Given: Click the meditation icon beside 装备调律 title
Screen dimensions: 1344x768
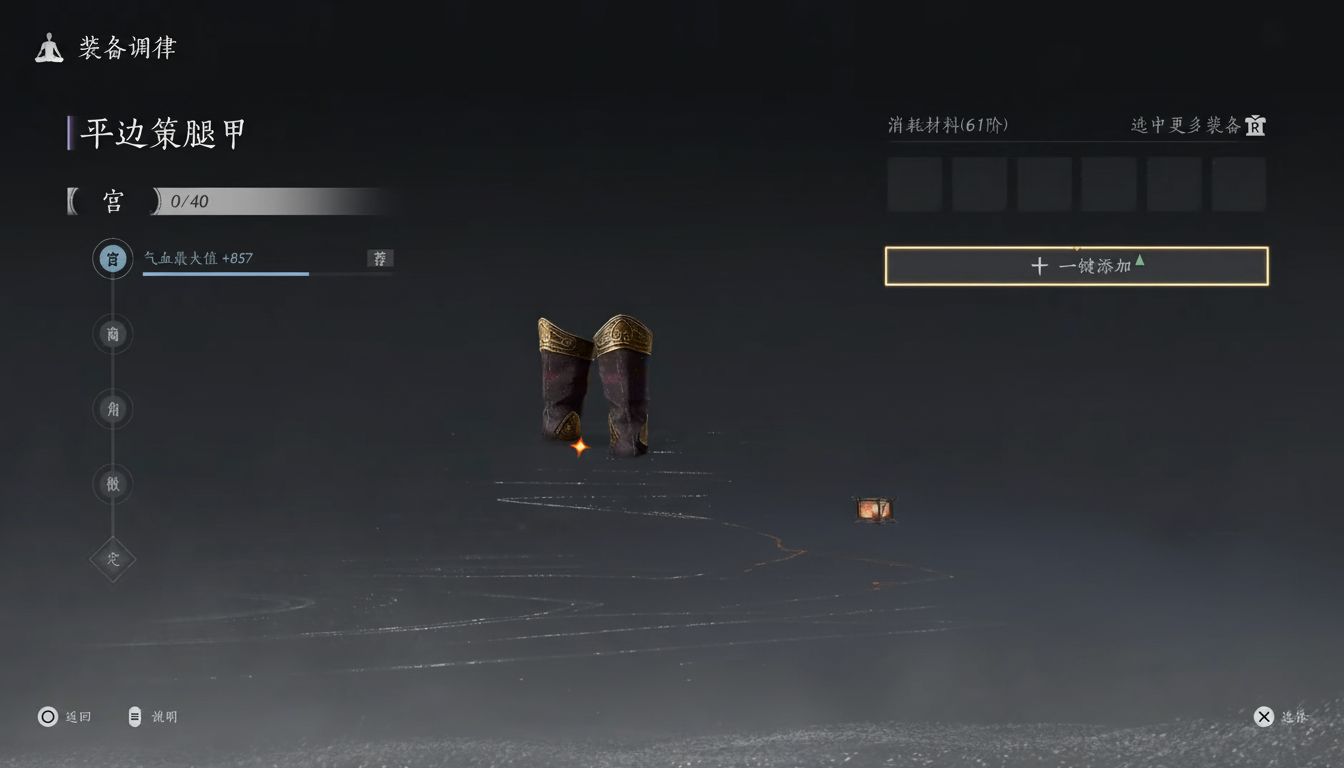Looking at the screenshot, I should click(x=47, y=47).
